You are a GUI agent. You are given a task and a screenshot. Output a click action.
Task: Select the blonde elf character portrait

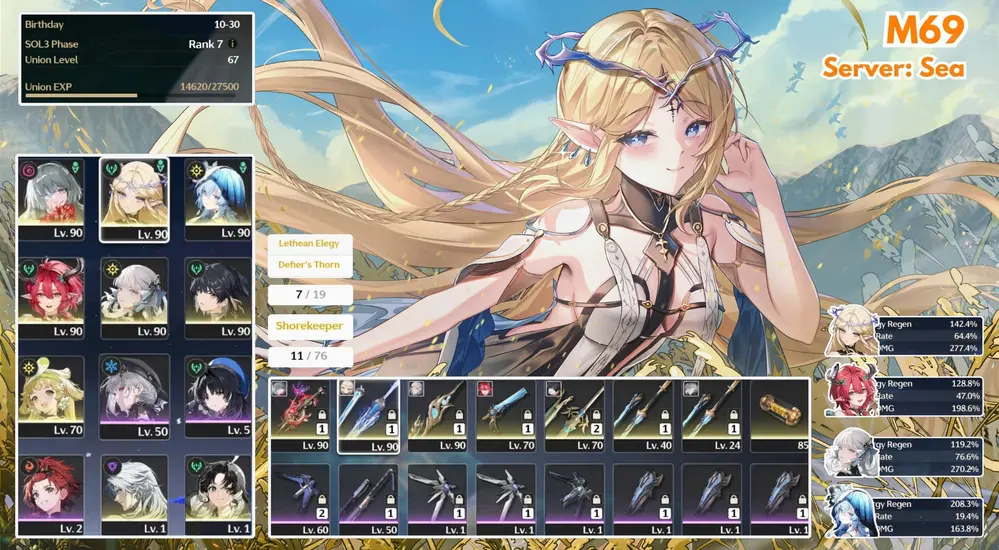[x=134, y=199]
